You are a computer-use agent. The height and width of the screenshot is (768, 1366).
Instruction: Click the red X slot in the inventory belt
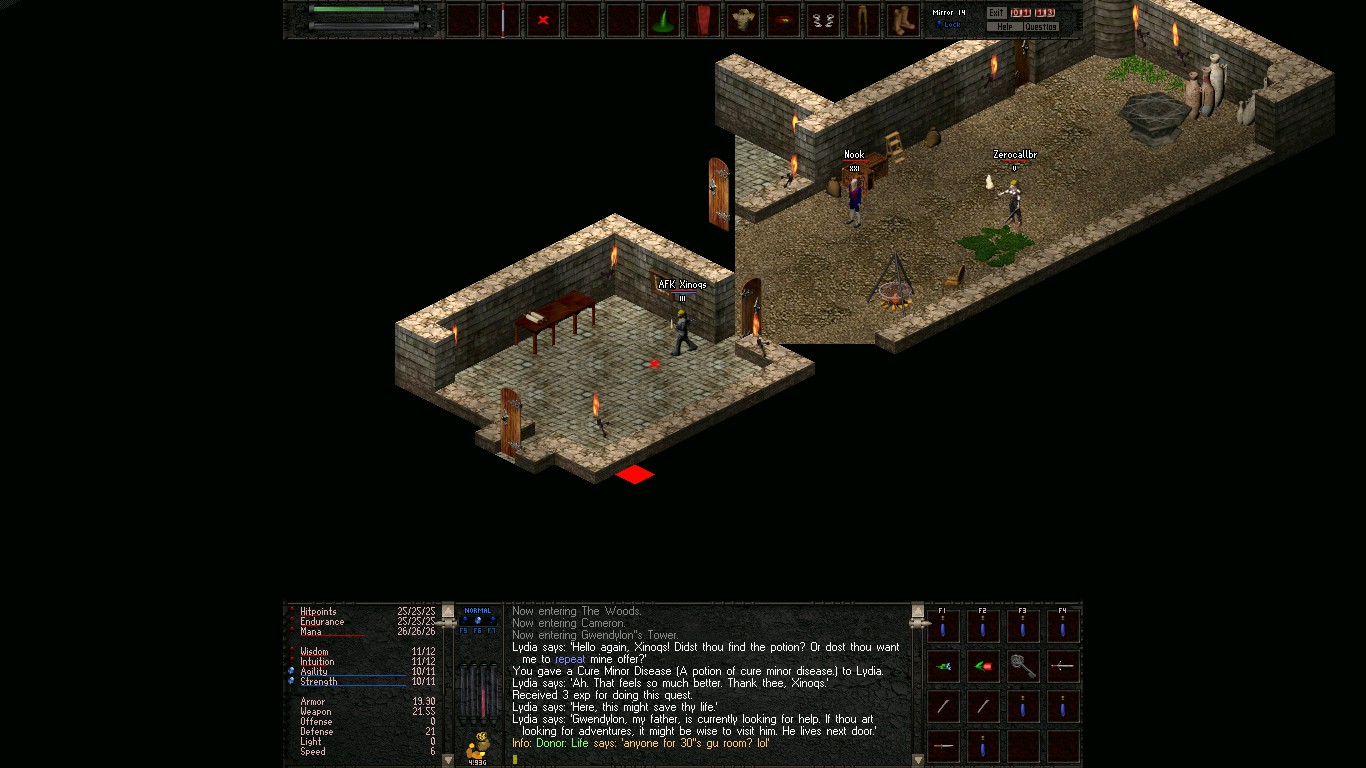543,18
